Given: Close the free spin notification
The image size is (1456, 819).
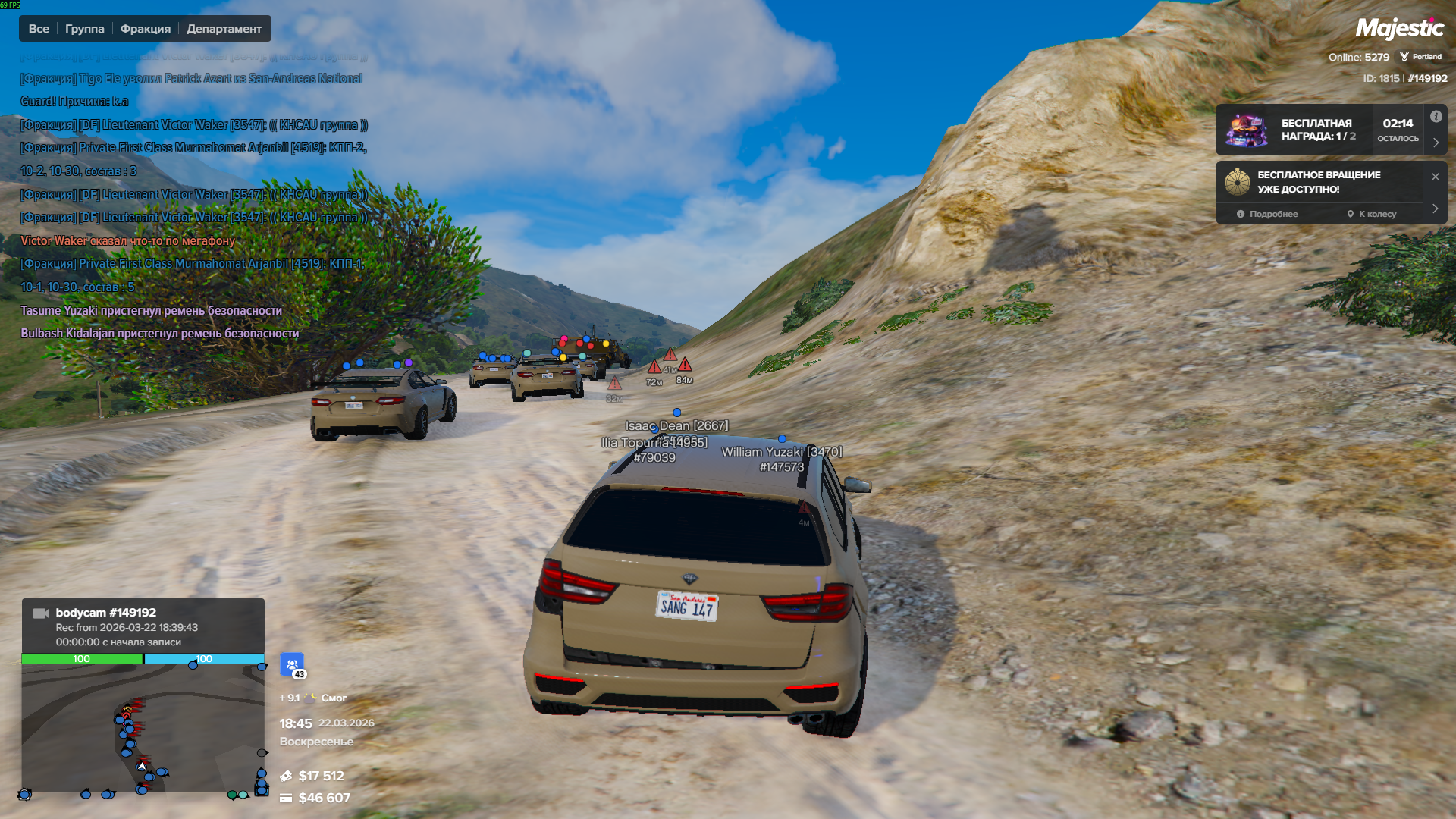Looking at the screenshot, I should point(1435,177).
